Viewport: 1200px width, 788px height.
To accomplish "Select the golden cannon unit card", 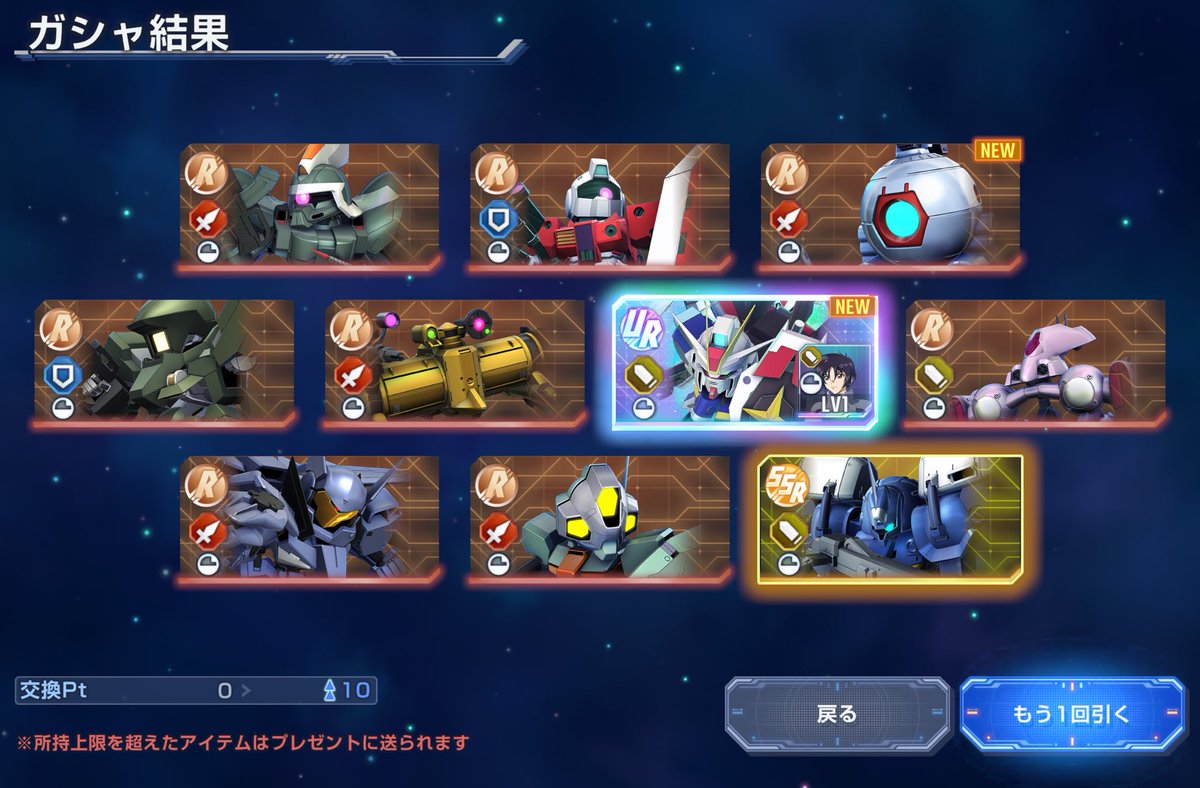I will [x=455, y=362].
